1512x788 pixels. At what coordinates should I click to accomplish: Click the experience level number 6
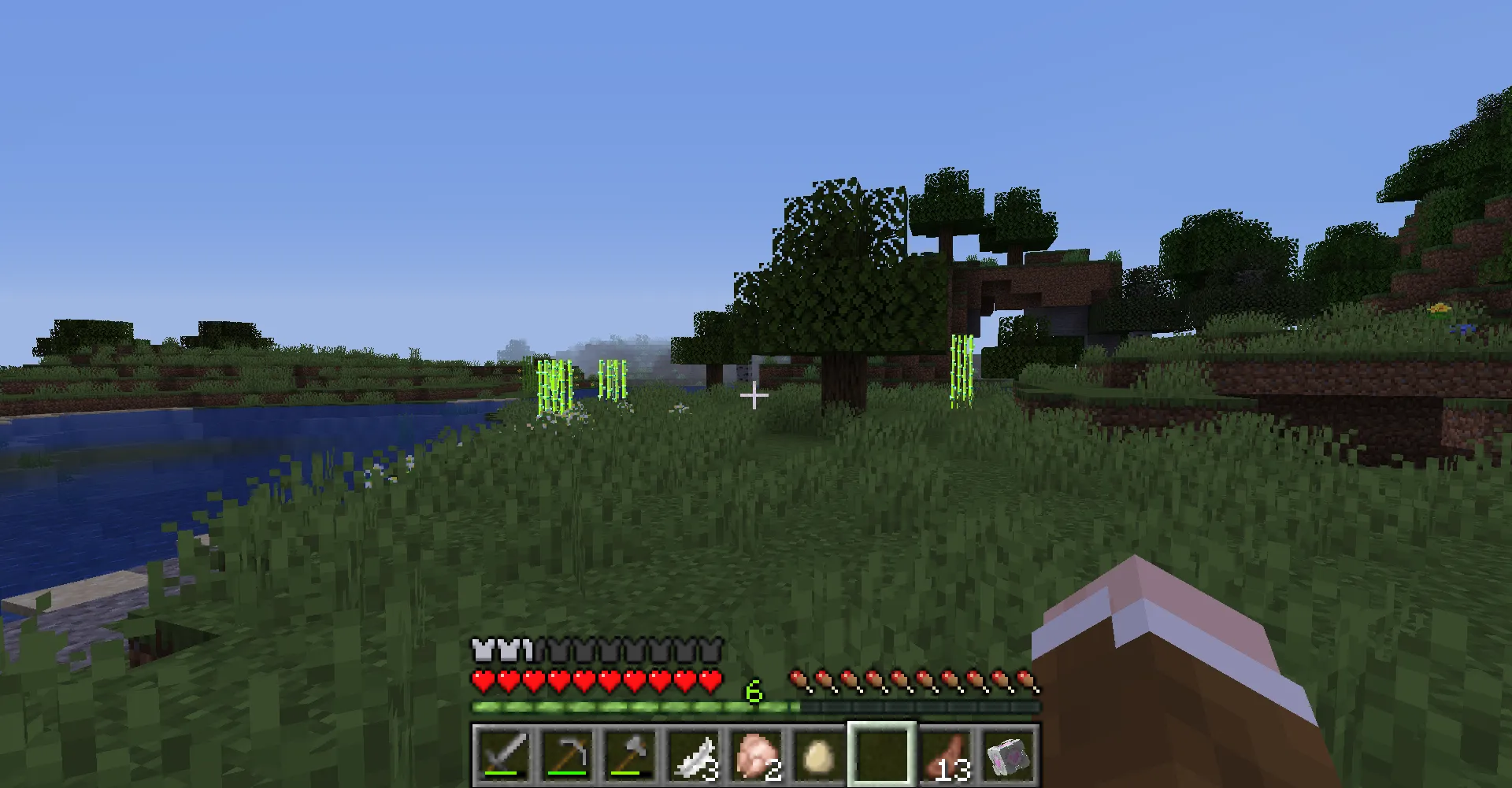pos(753,693)
